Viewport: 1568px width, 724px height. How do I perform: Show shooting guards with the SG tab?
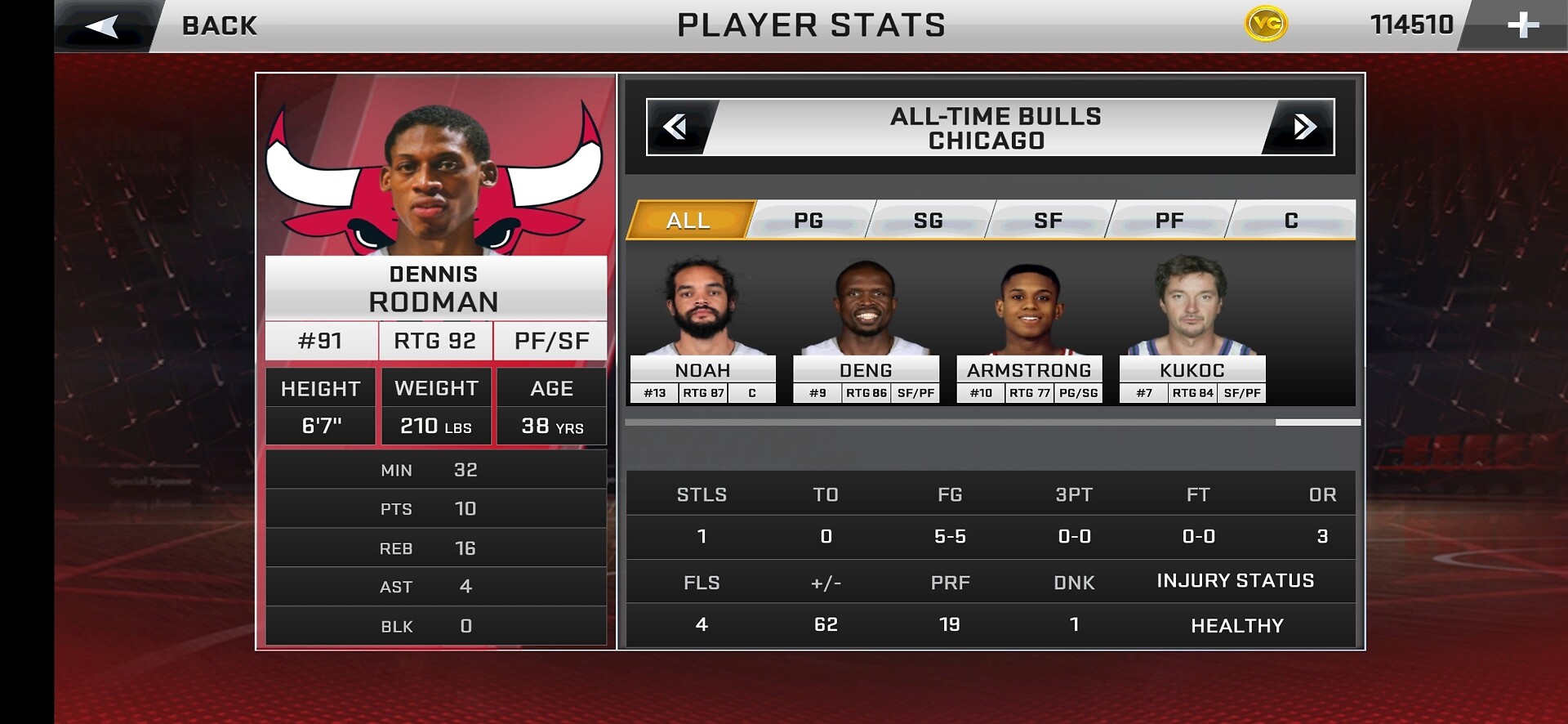tap(929, 220)
